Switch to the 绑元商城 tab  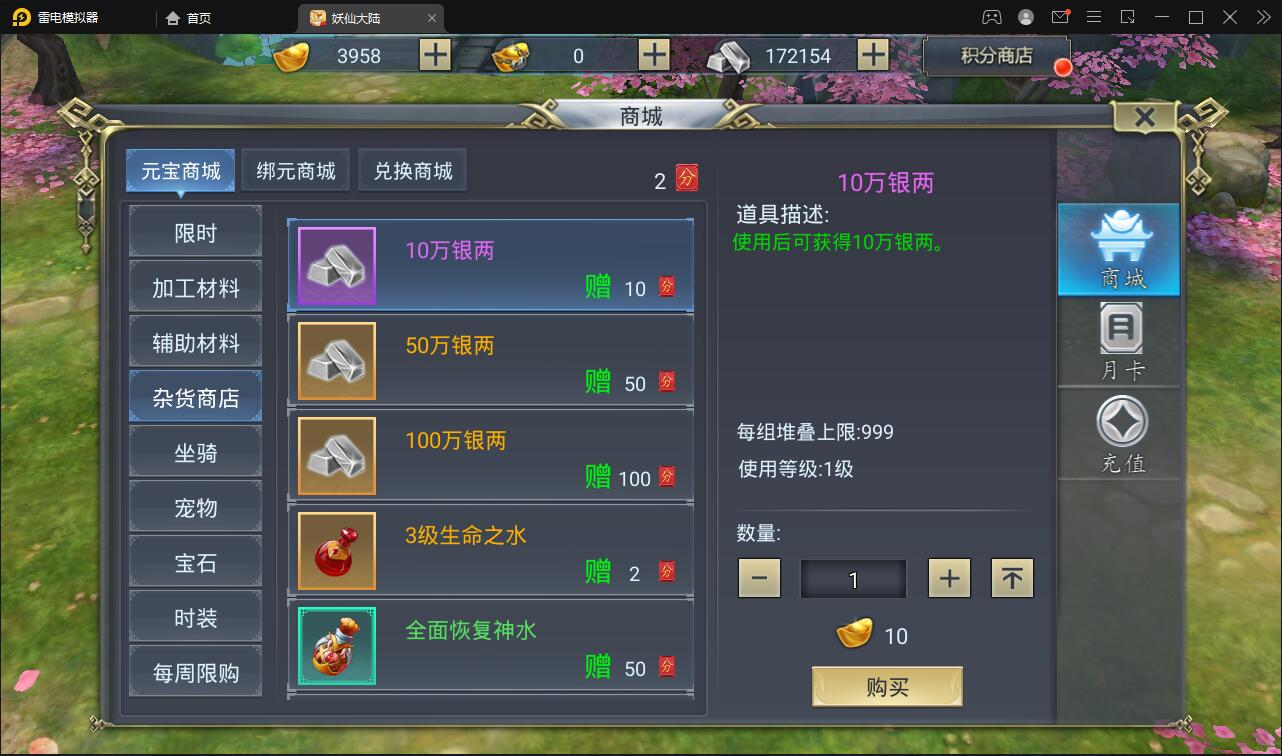tap(295, 170)
